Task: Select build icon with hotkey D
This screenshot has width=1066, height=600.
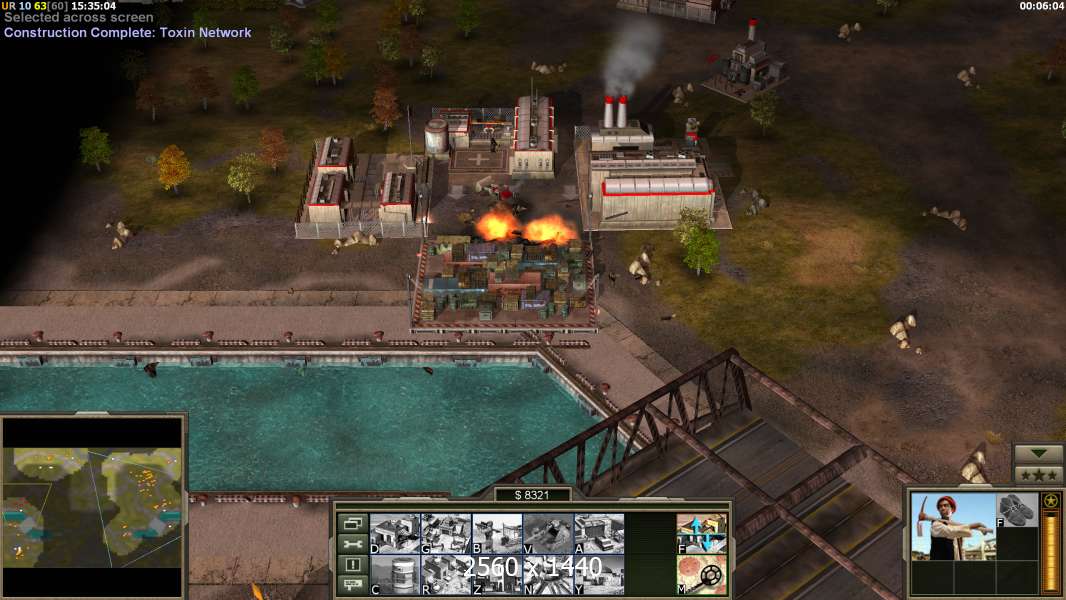Action: (x=394, y=533)
